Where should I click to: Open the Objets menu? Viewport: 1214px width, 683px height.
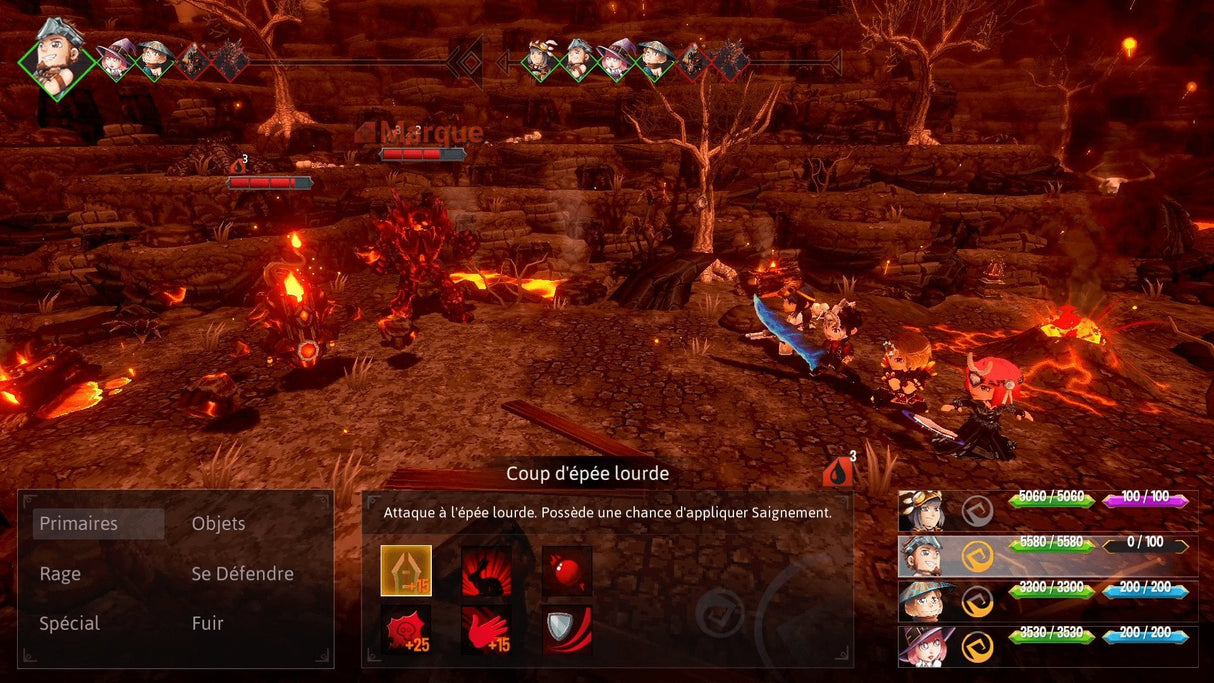[x=218, y=524]
